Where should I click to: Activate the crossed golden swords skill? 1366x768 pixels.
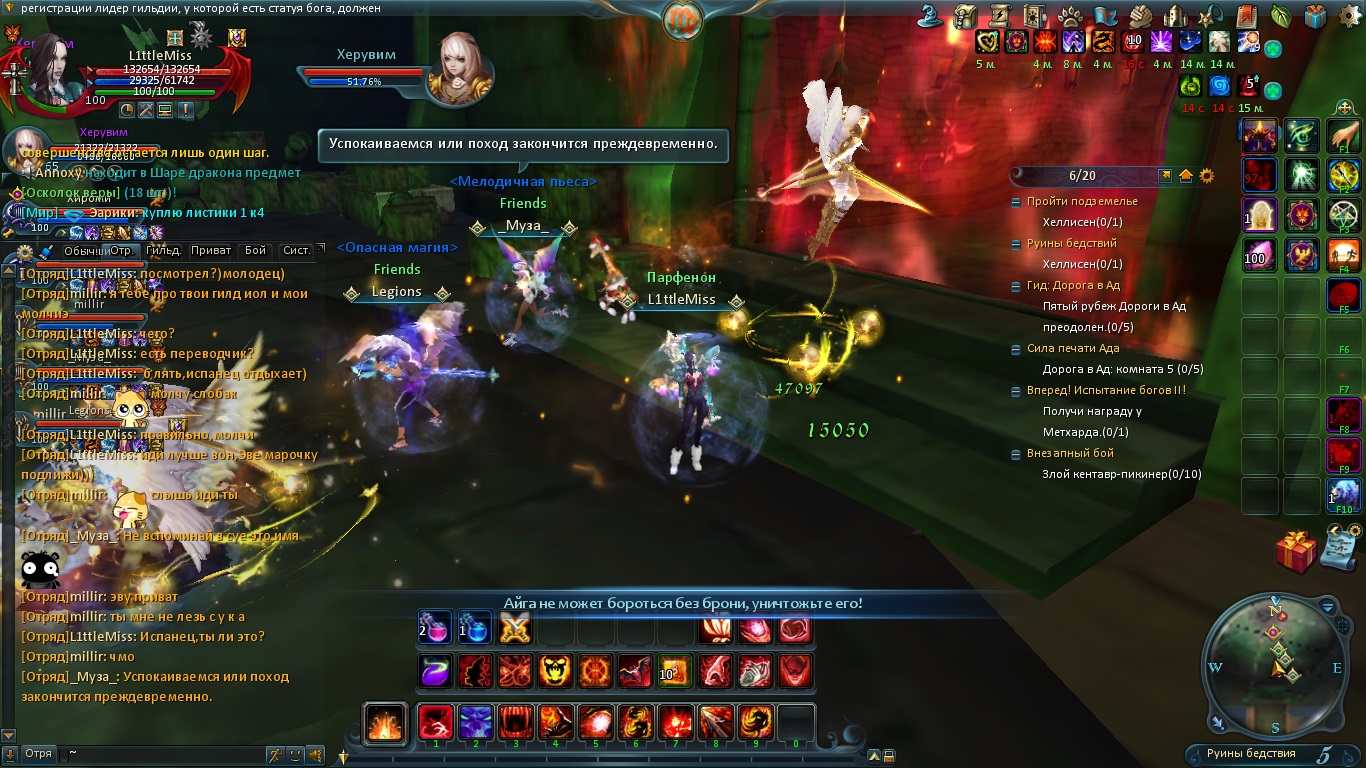tap(514, 628)
